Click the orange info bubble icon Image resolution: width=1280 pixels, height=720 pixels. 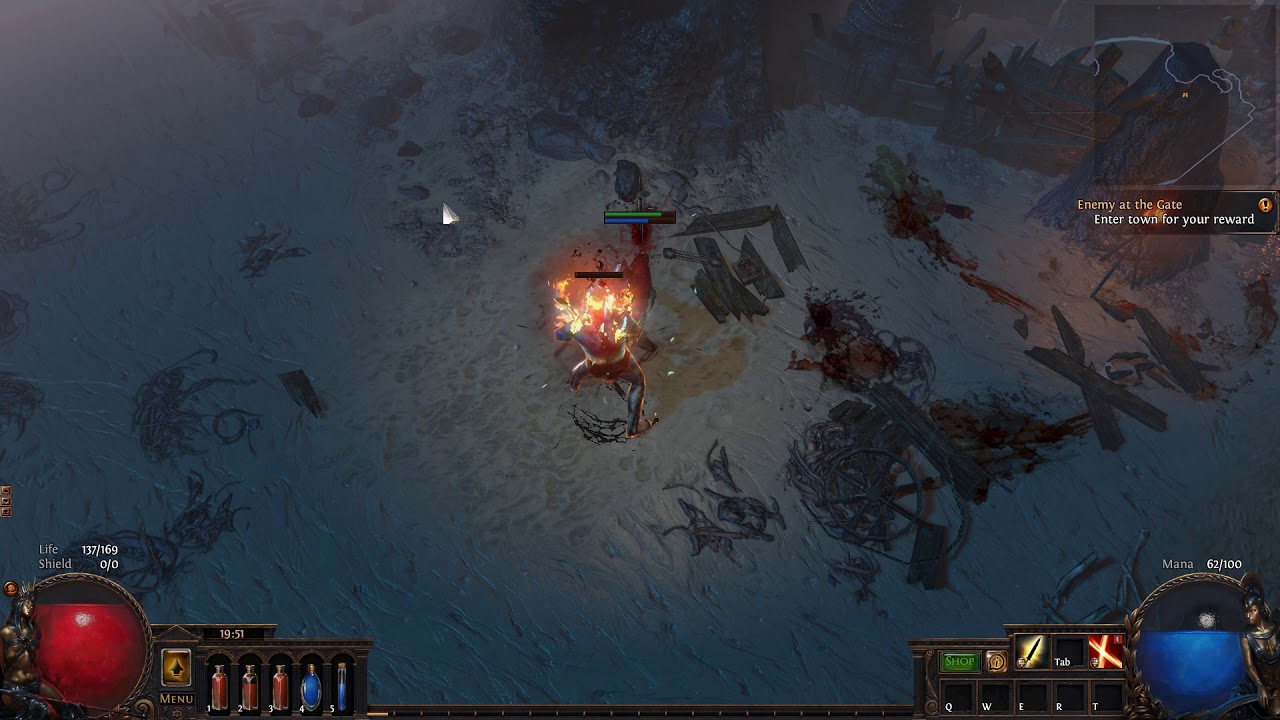point(996,661)
